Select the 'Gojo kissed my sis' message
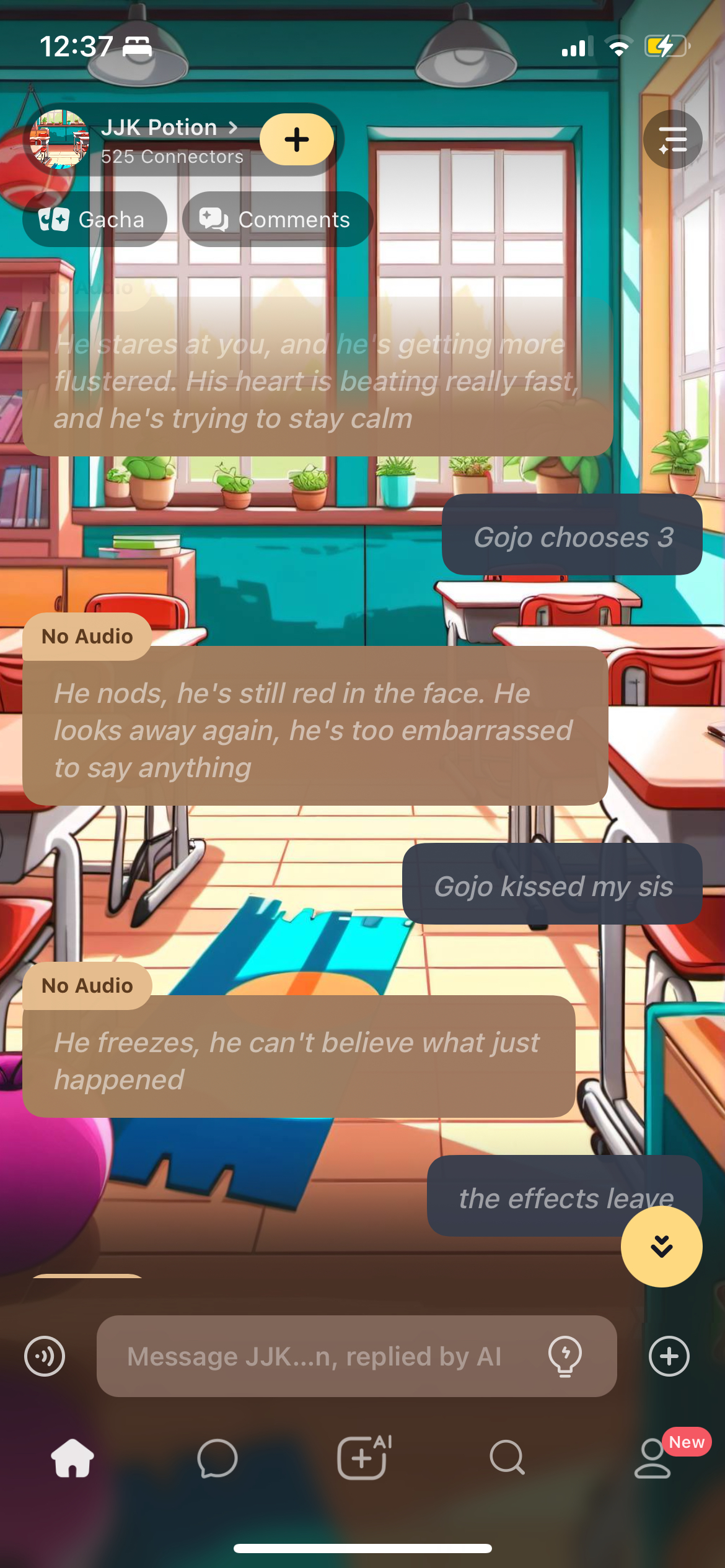Image resolution: width=725 pixels, height=1568 pixels. 552,884
